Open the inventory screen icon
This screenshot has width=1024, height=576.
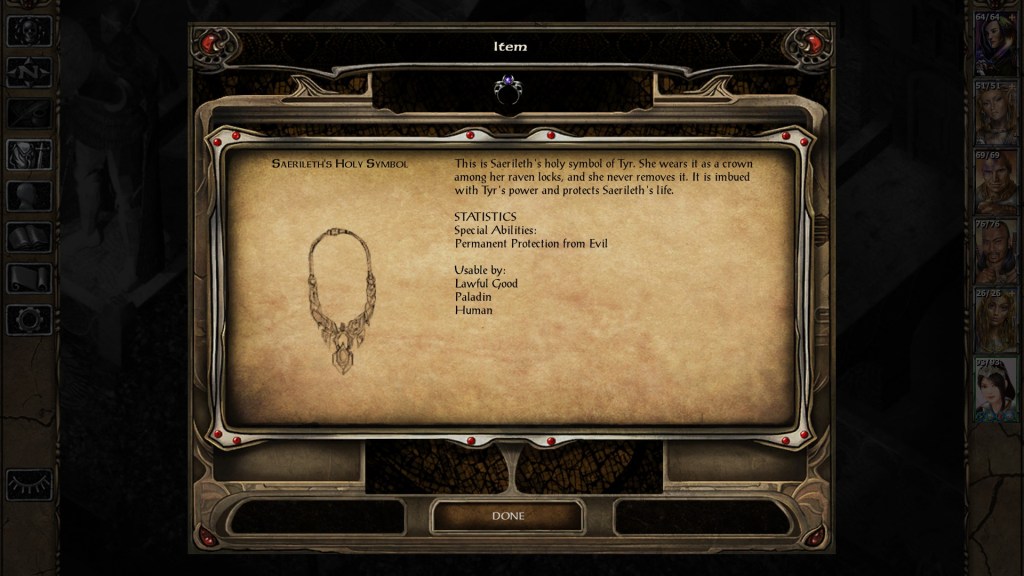(x=28, y=155)
